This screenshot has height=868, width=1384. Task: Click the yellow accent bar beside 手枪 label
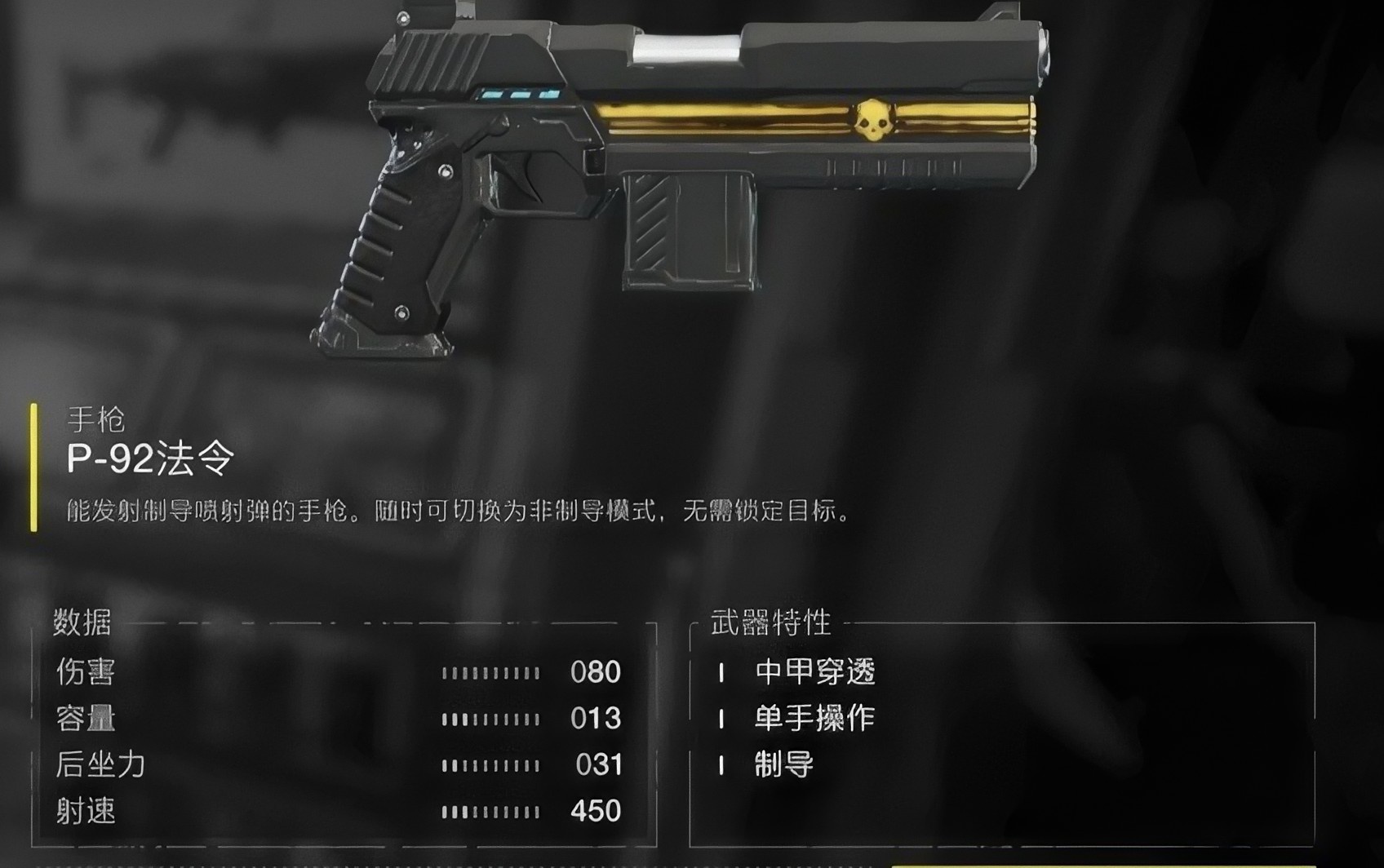pyautogui.click(x=35, y=467)
